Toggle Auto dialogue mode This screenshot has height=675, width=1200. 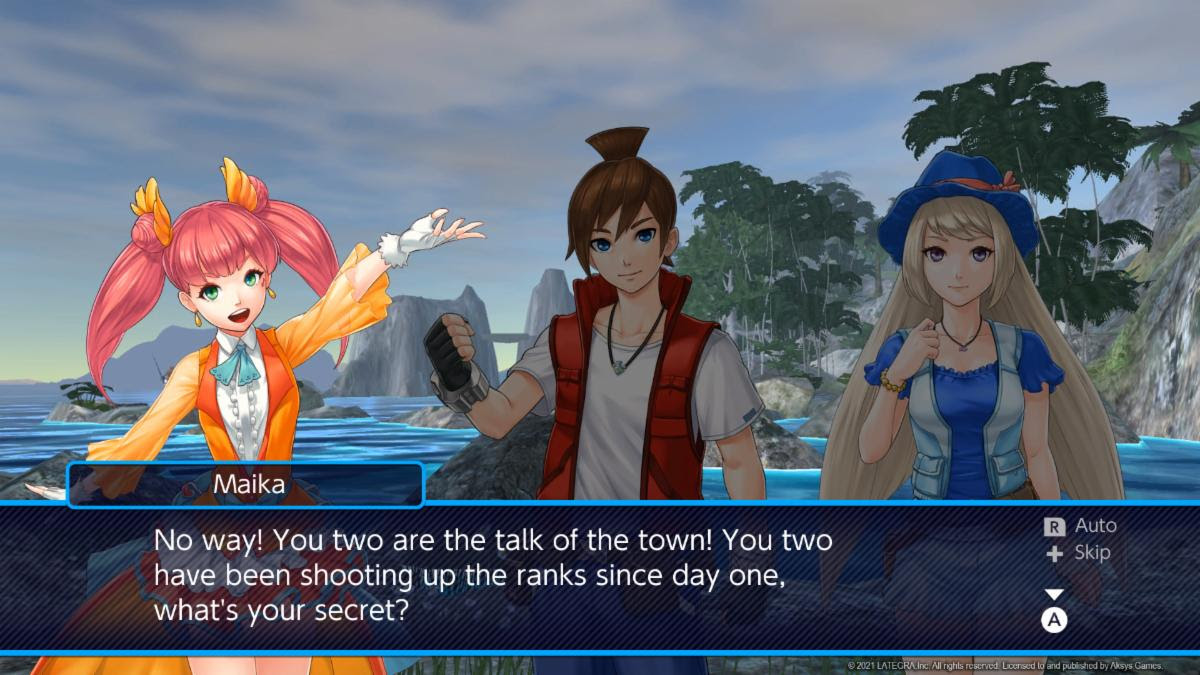point(1080,526)
